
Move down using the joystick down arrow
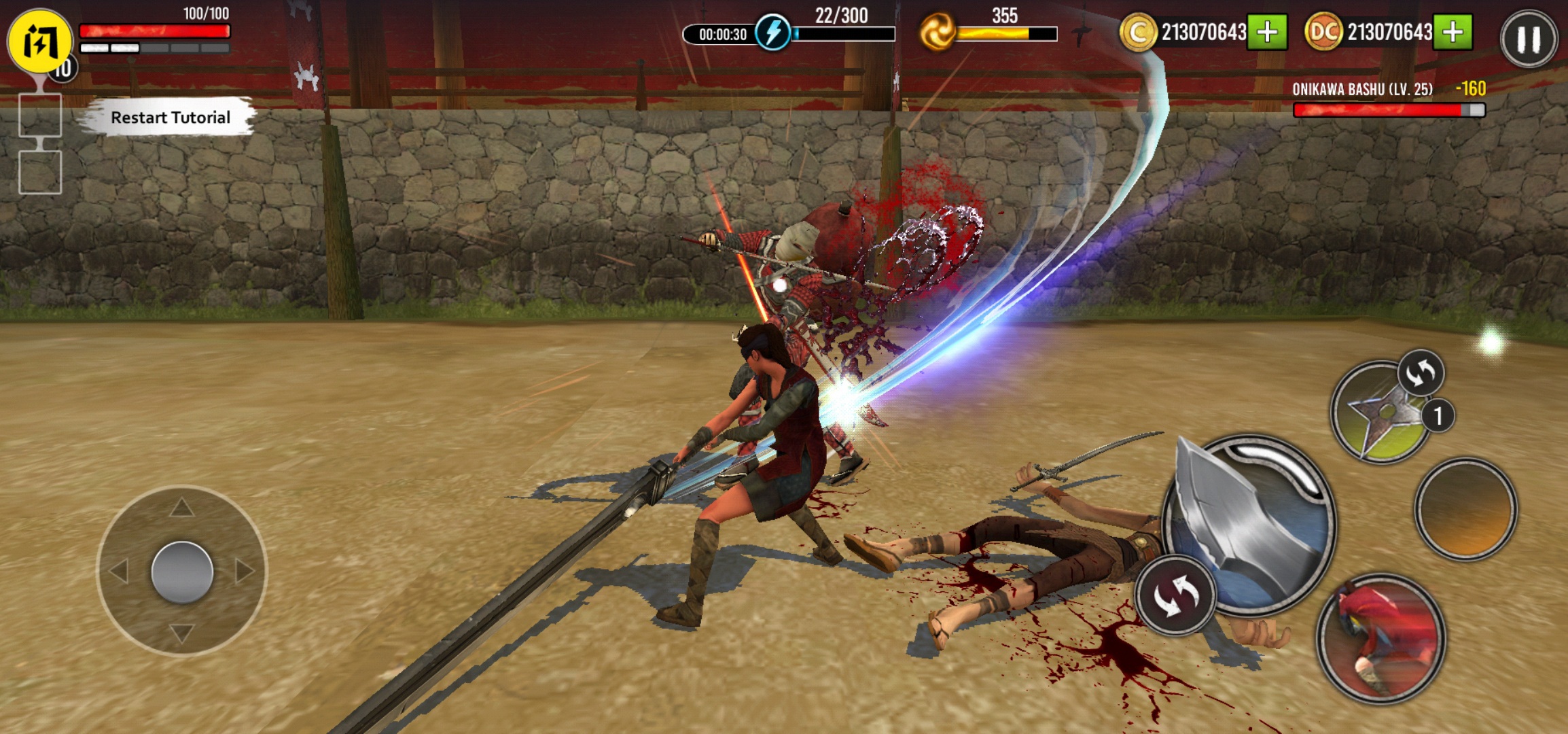(181, 633)
